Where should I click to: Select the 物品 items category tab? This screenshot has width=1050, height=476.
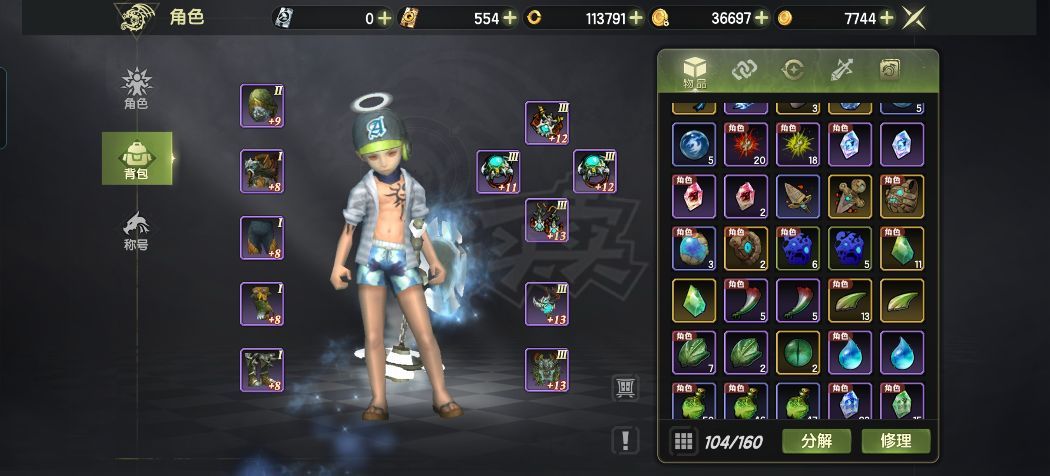[x=695, y=71]
